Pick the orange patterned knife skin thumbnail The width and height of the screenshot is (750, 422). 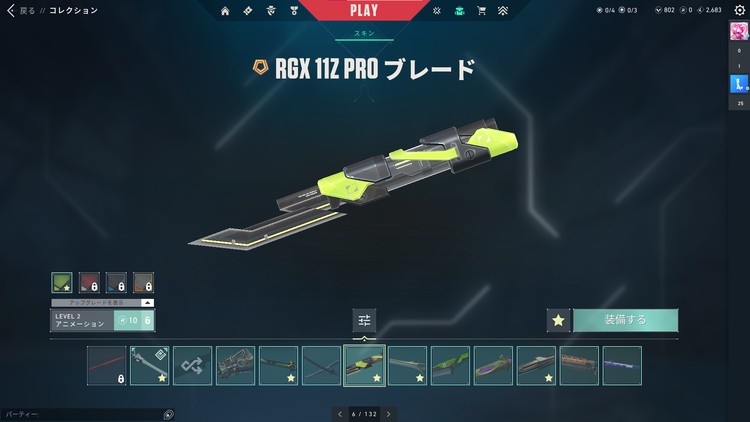pos(579,366)
